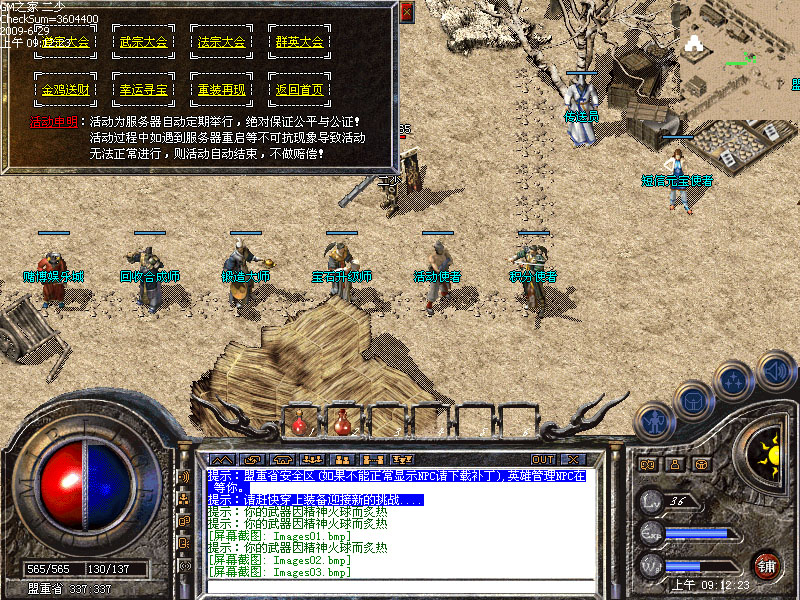Select the 请赶快穿上装备 highlighted chat line
The width and height of the screenshot is (800, 600).
pyautogui.click(x=316, y=499)
